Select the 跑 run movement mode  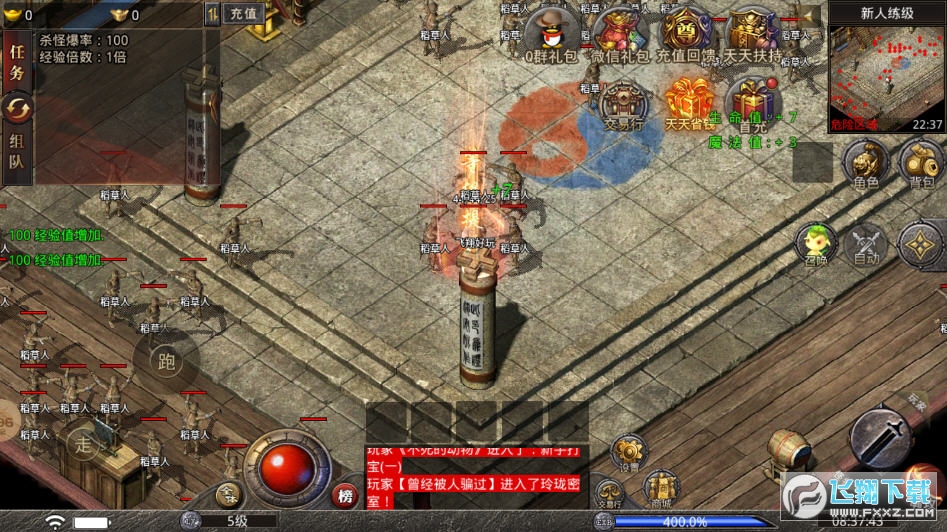(166, 361)
